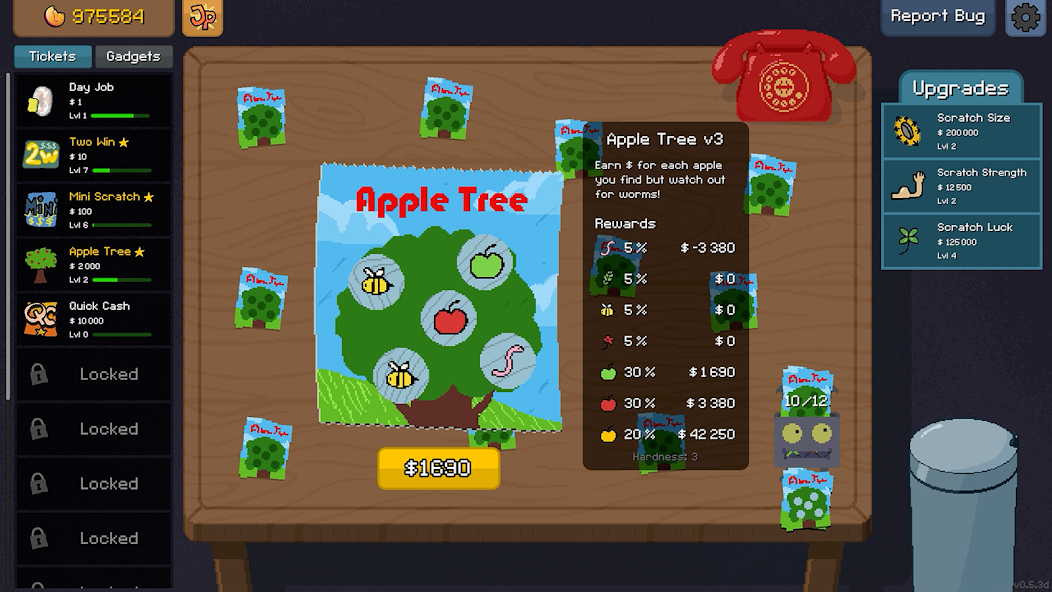Switch to the Tickets tab
Image resolution: width=1052 pixels, height=592 pixels.
coord(53,57)
